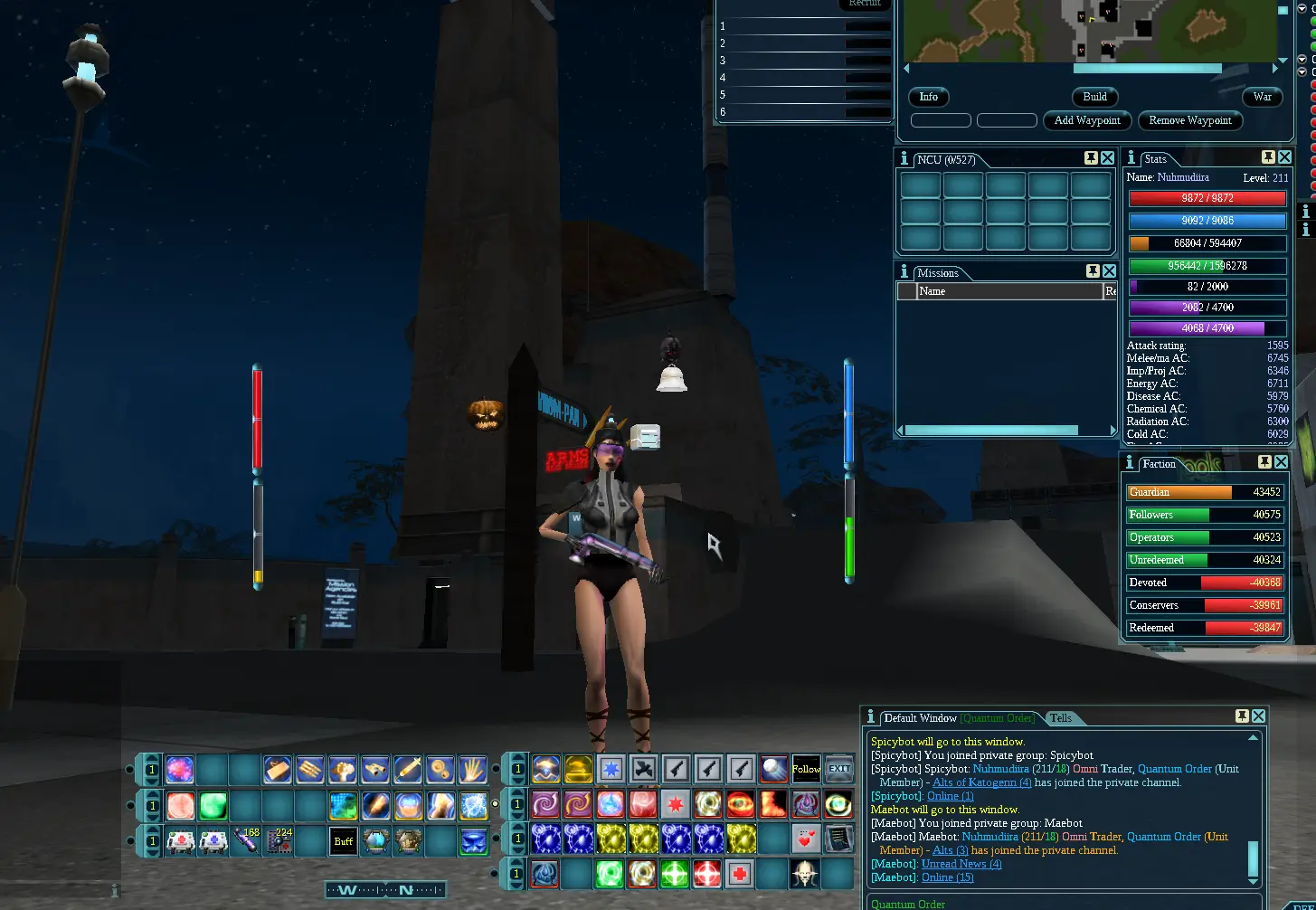Open the map Info panel
Viewport: 1316px width, 910px height.
point(929,97)
